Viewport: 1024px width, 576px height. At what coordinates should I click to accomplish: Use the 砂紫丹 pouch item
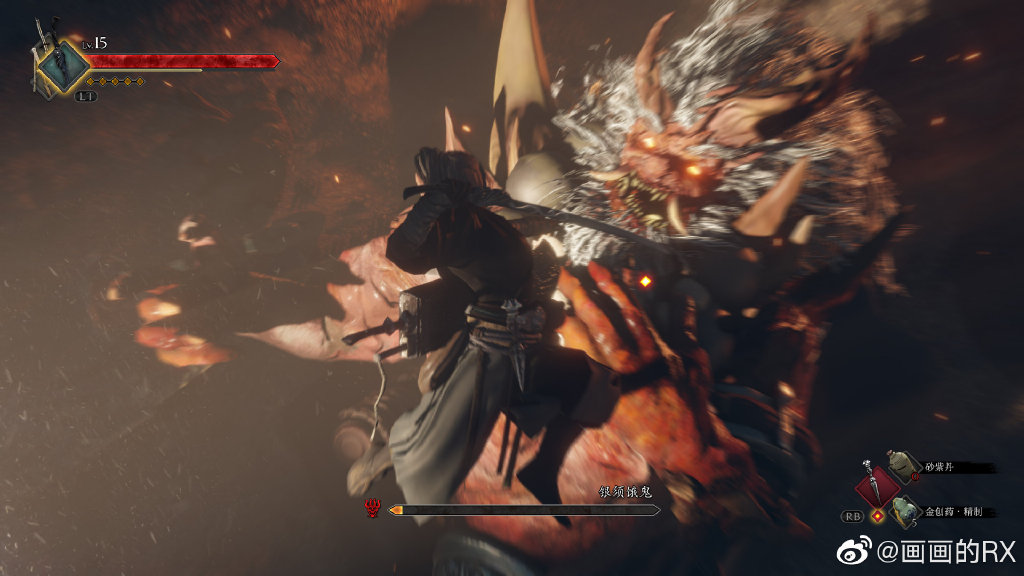[x=903, y=466]
